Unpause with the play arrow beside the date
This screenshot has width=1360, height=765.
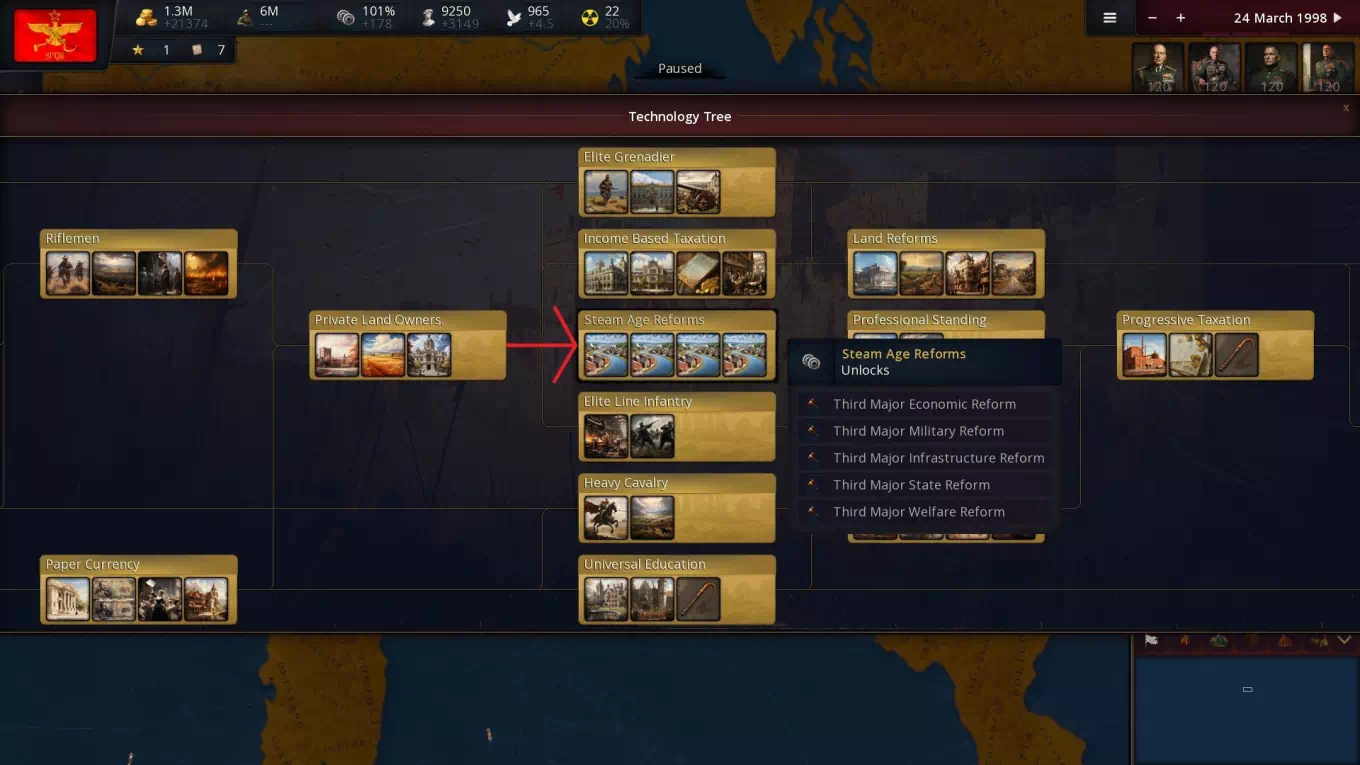1338,18
